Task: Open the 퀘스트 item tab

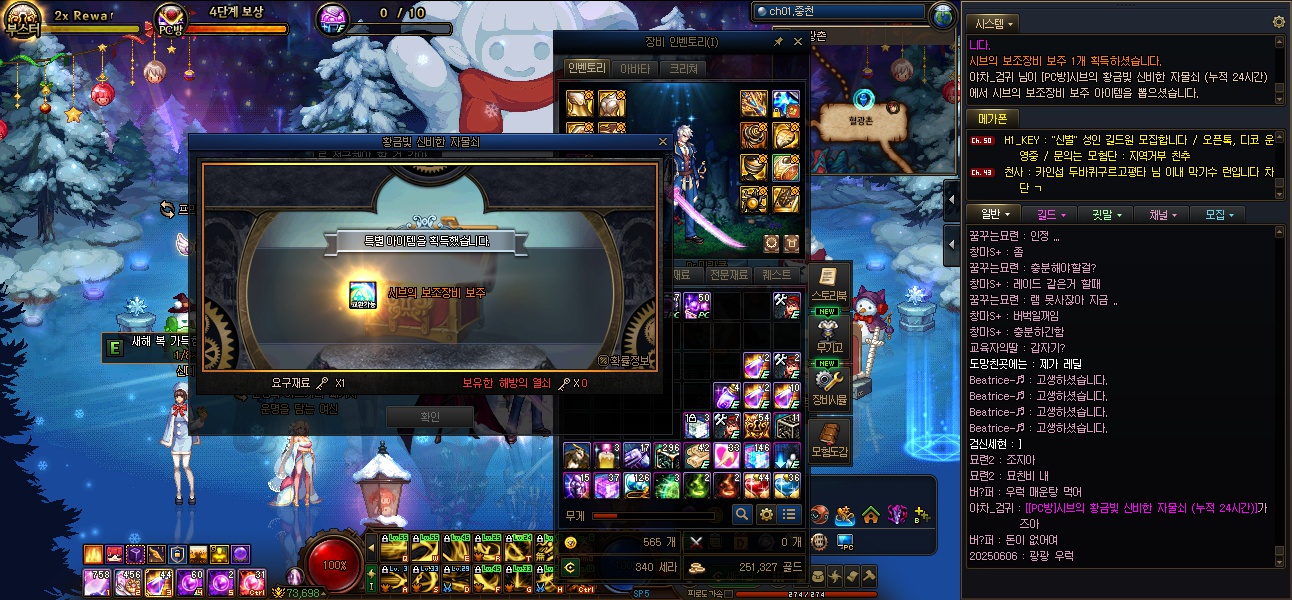Action: pos(776,274)
